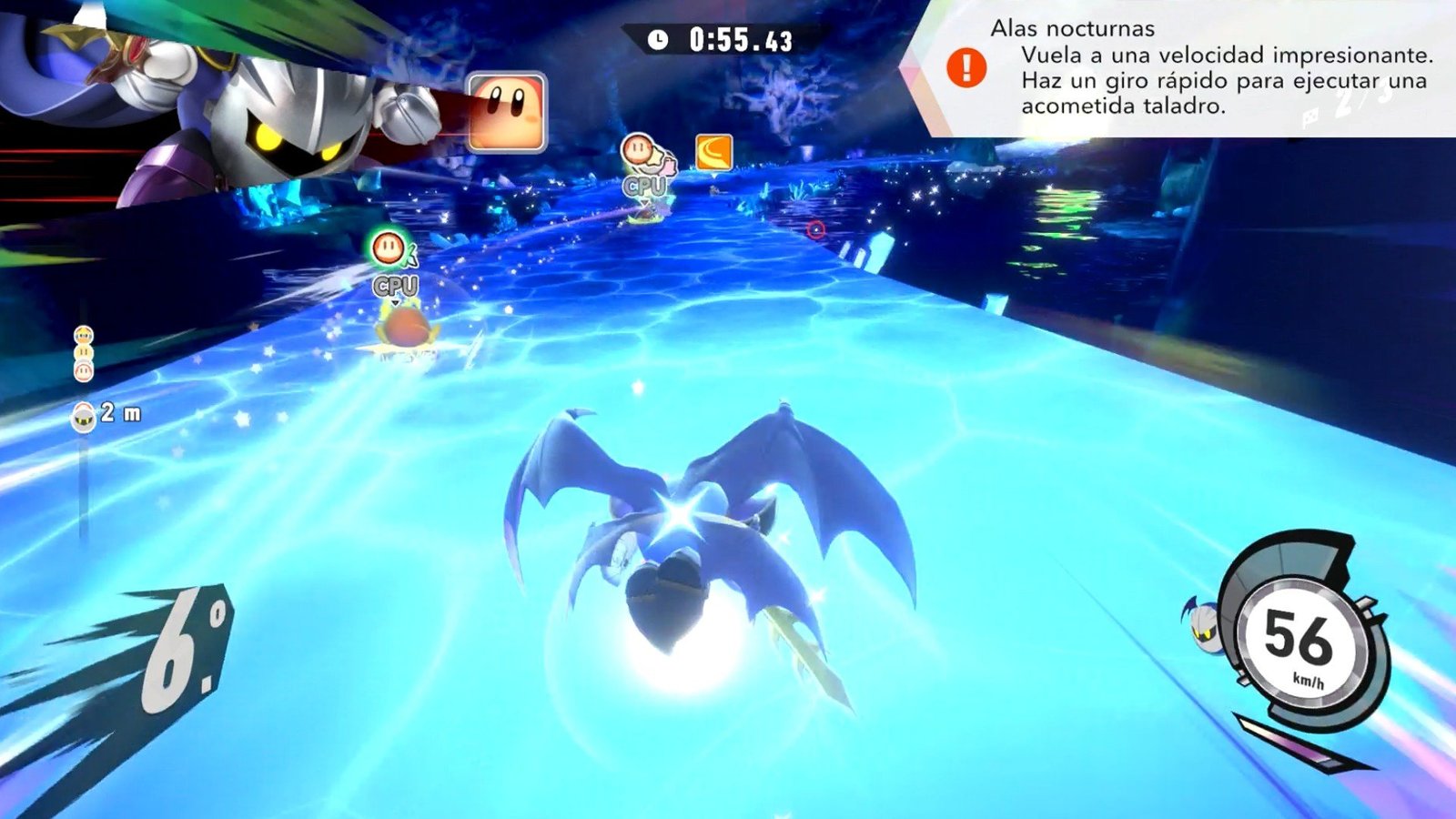Click the flag icon near the 2/3 counter

coord(1310,118)
